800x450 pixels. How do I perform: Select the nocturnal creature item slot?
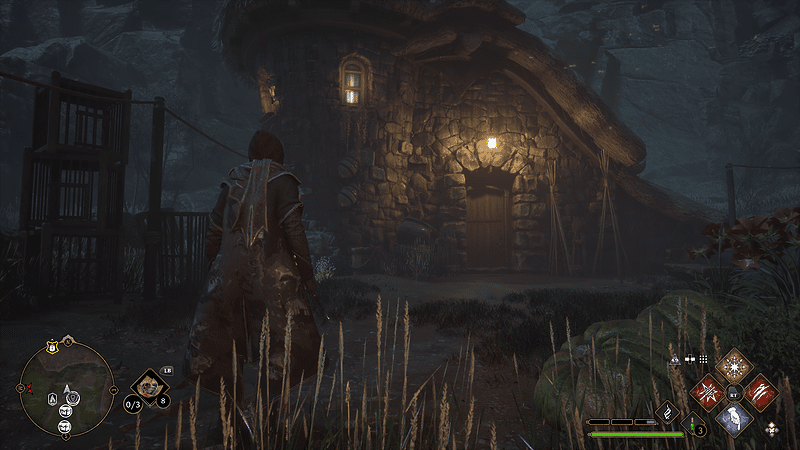click(x=150, y=384)
